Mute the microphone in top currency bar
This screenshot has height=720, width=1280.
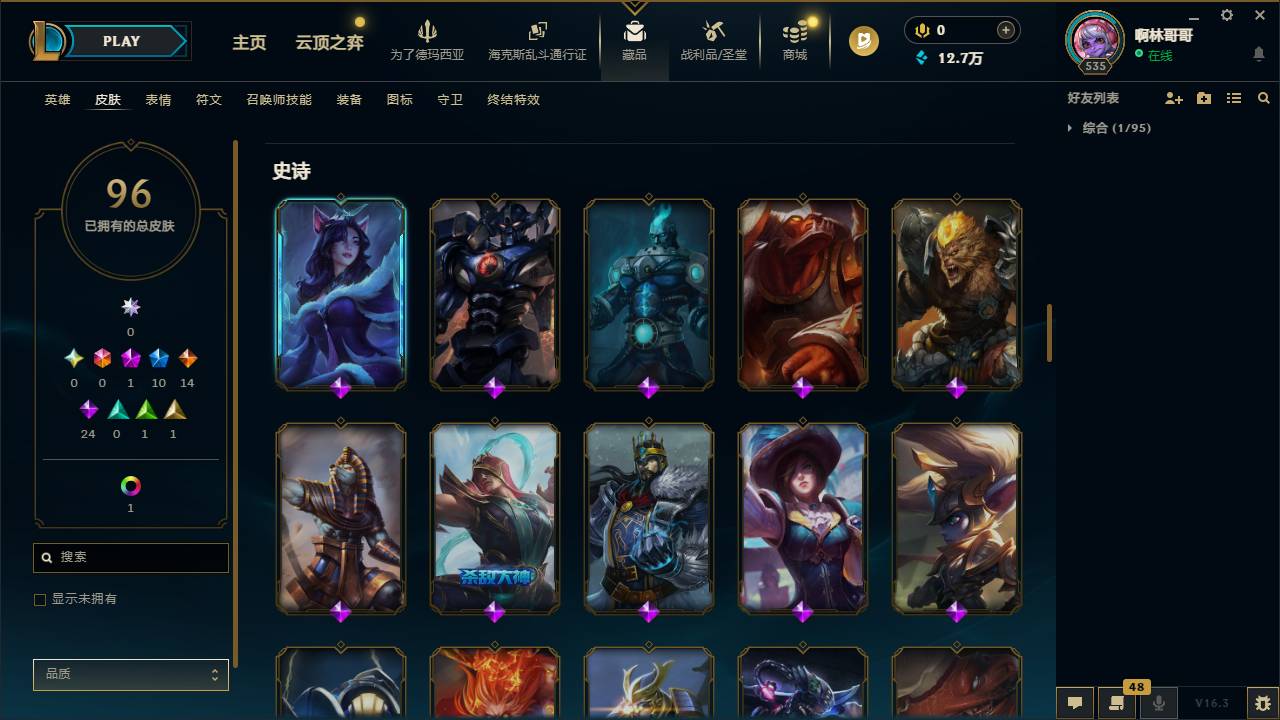(920, 30)
